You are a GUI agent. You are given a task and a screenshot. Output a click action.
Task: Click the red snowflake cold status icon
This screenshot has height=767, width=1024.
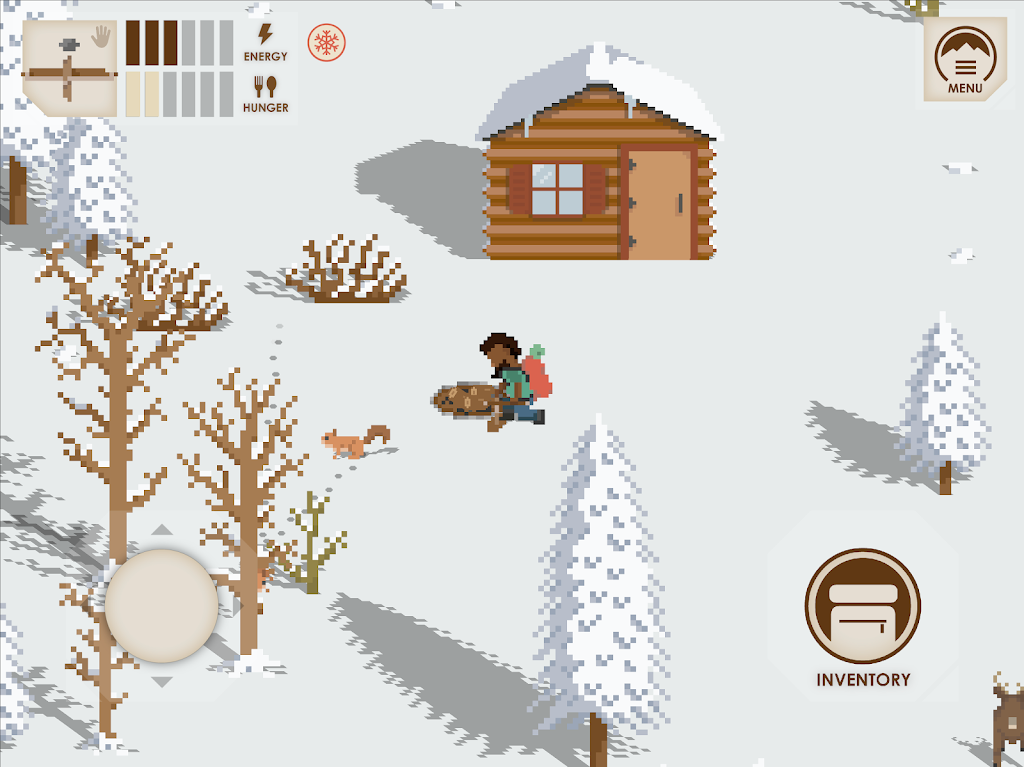pyautogui.click(x=326, y=43)
